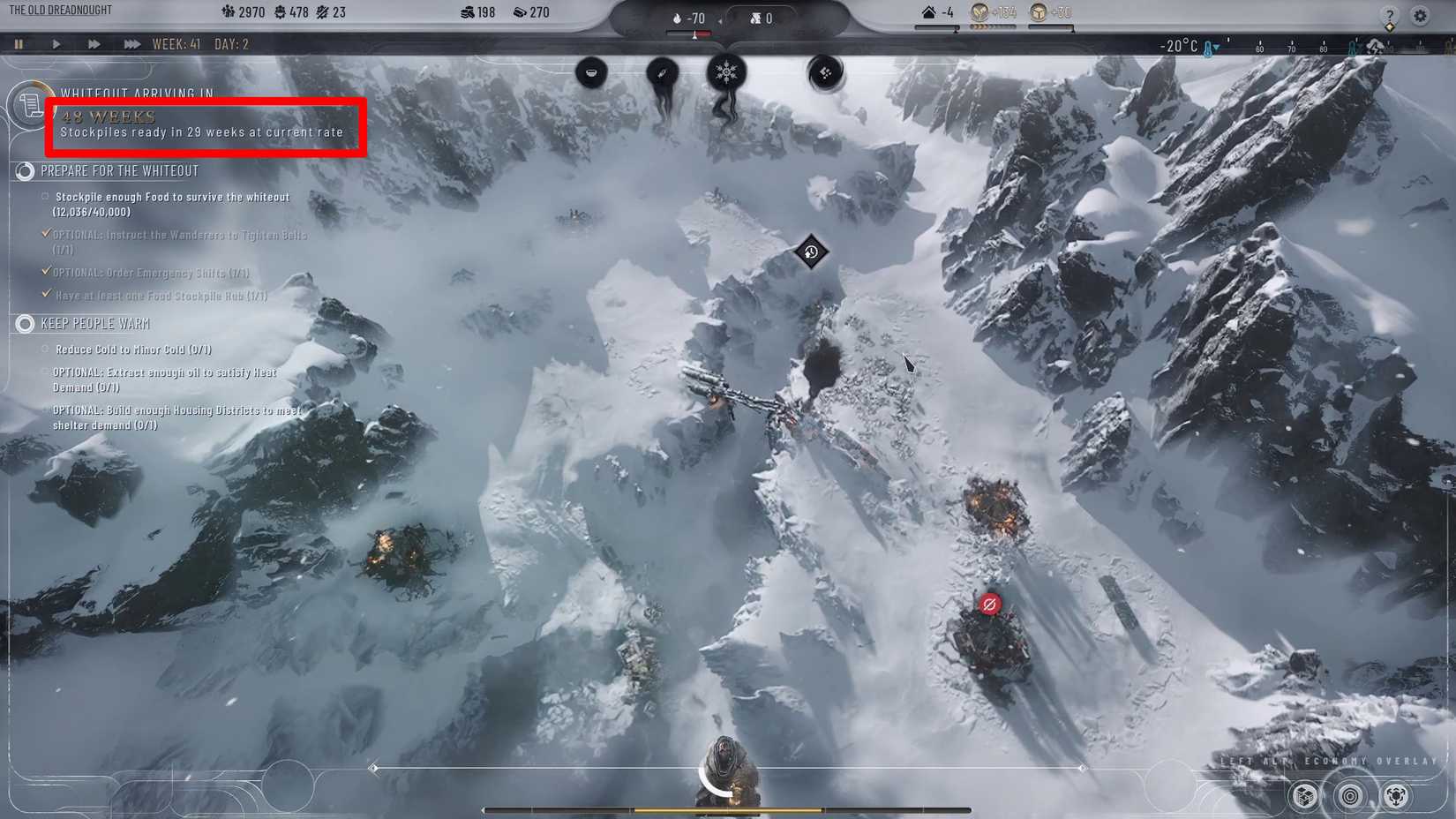Toggle the Reduce Cold to Minor Cold objective
Viewport: 1456px width, 819px height.
45,349
